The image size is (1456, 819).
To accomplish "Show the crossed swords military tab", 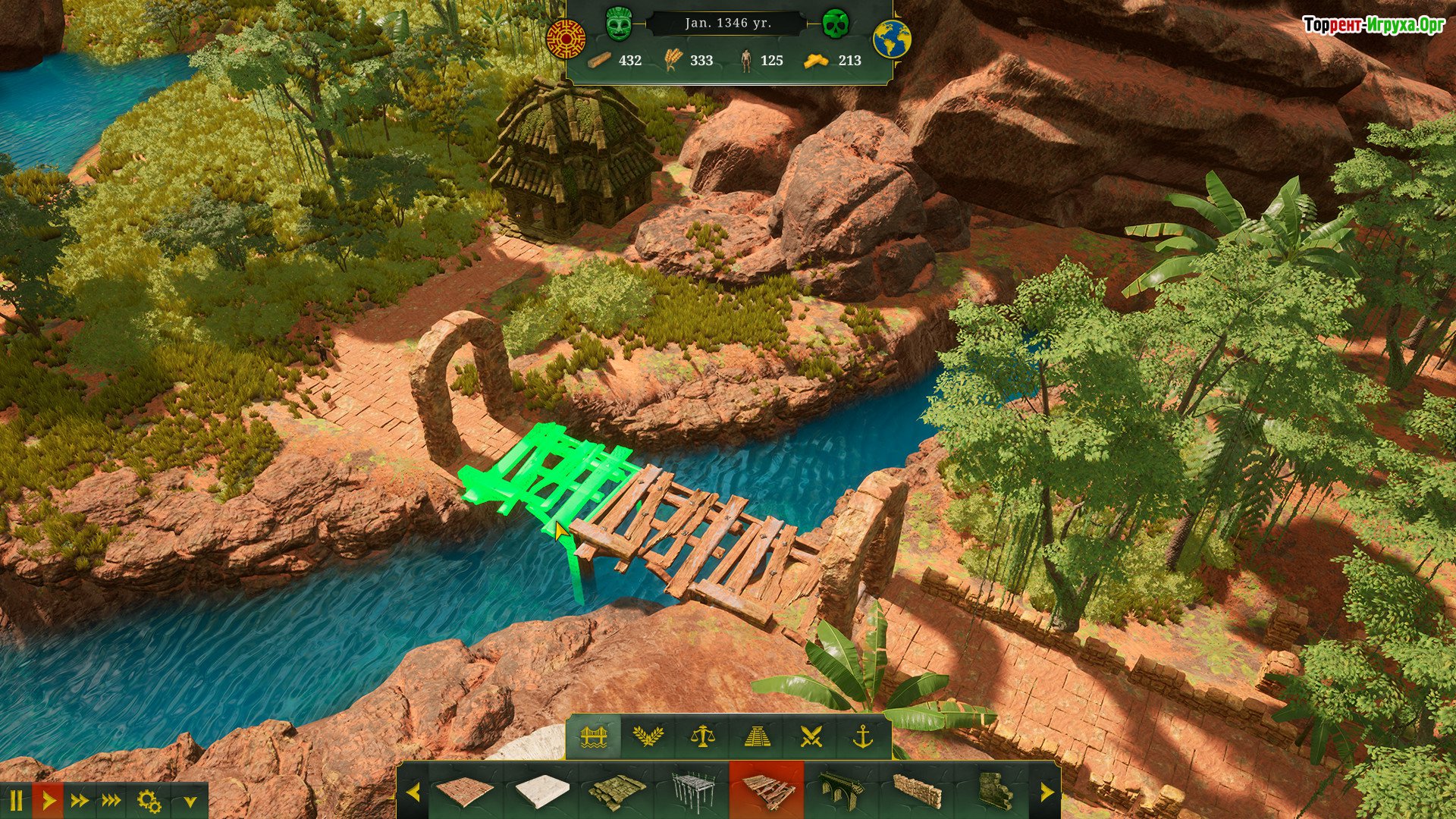I will pos(811,736).
